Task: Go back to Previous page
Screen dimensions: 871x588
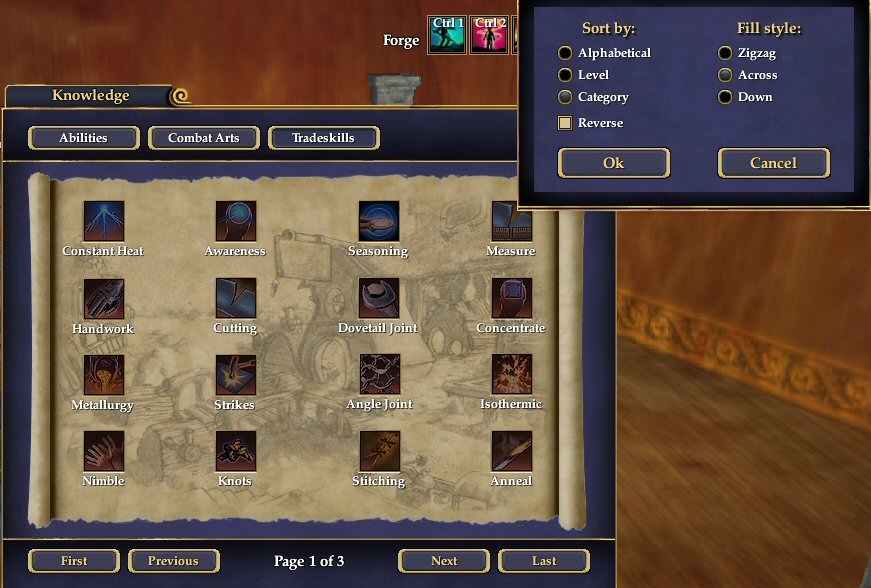Action: tap(173, 561)
